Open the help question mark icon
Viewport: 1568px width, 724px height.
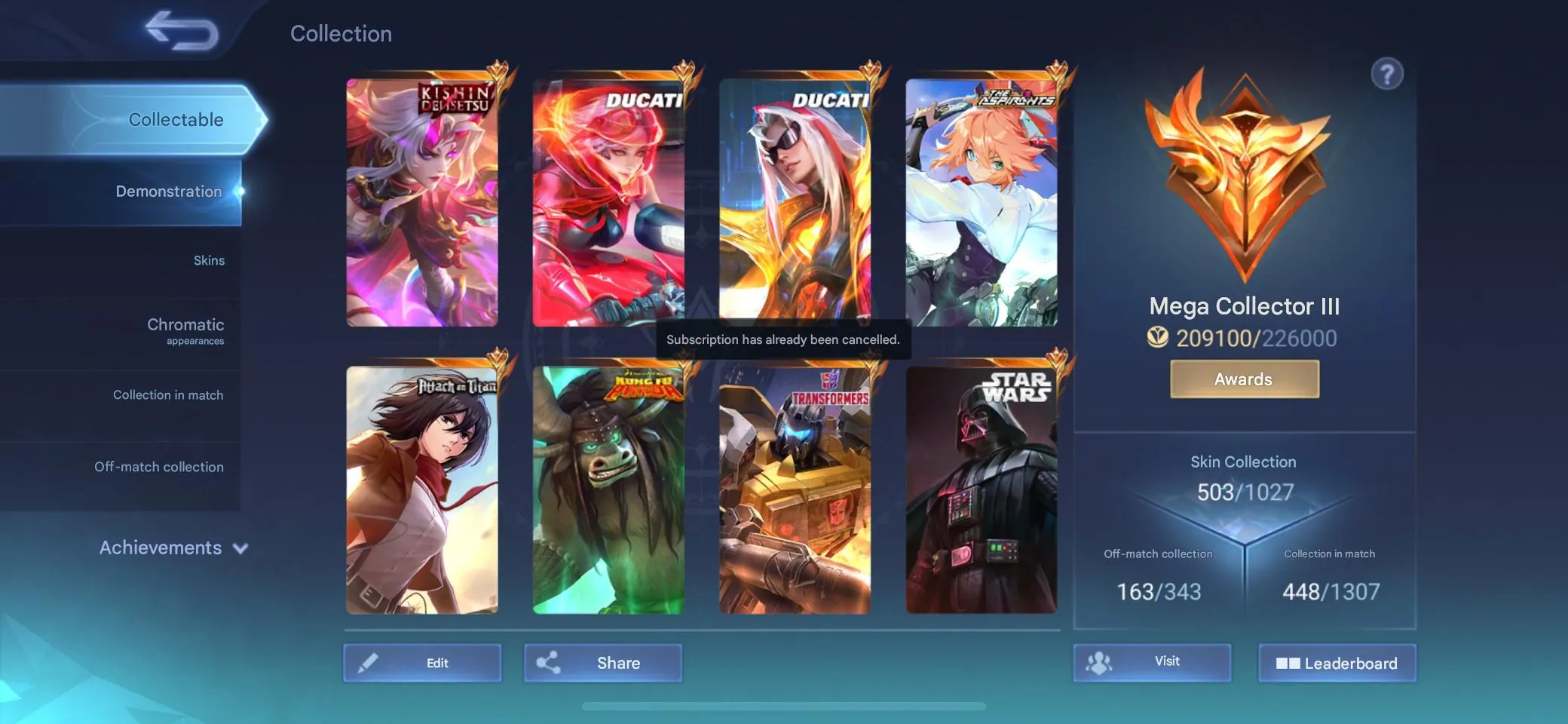click(1387, 74)
